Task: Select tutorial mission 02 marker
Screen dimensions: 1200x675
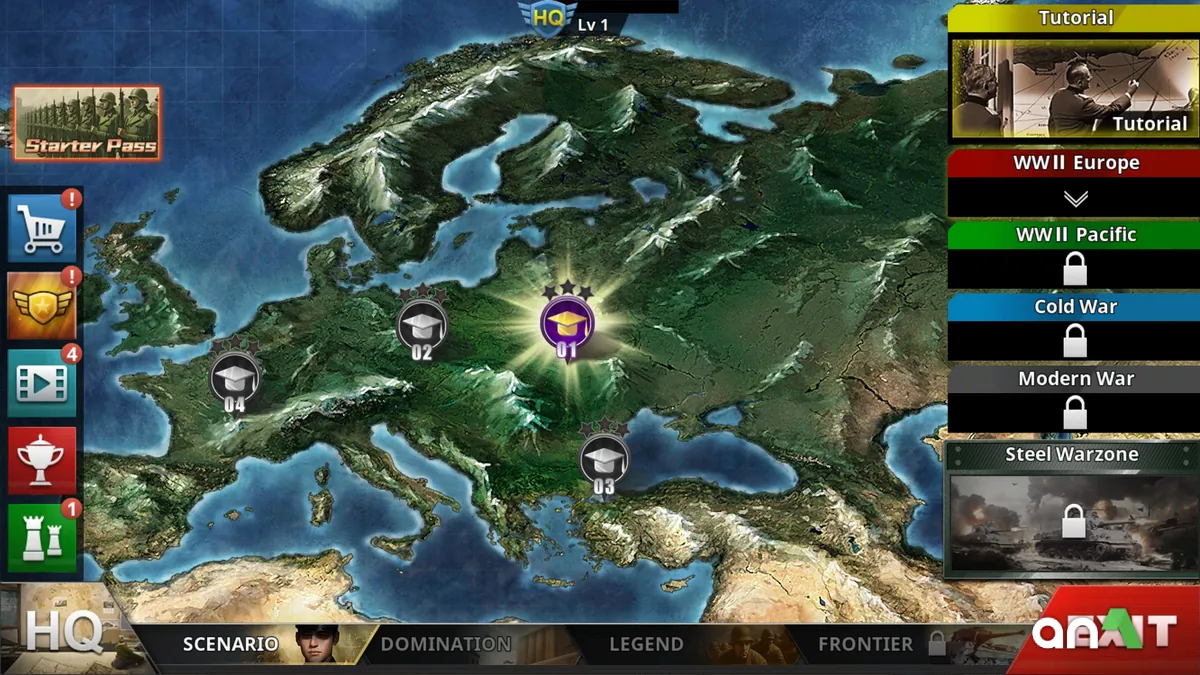Action: coord(421,326)
